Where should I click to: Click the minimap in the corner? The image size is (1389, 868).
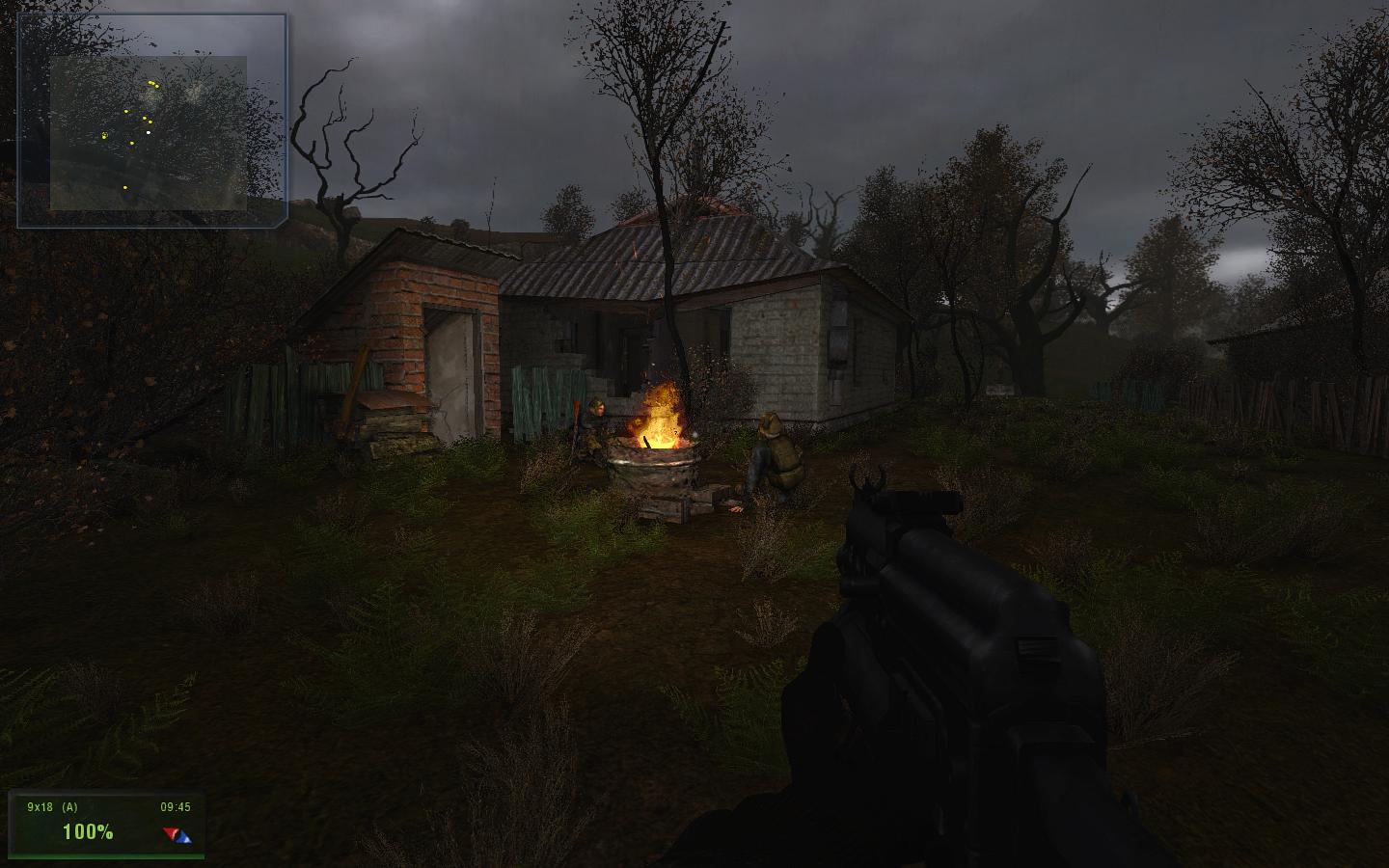click(x=151, y=121)
